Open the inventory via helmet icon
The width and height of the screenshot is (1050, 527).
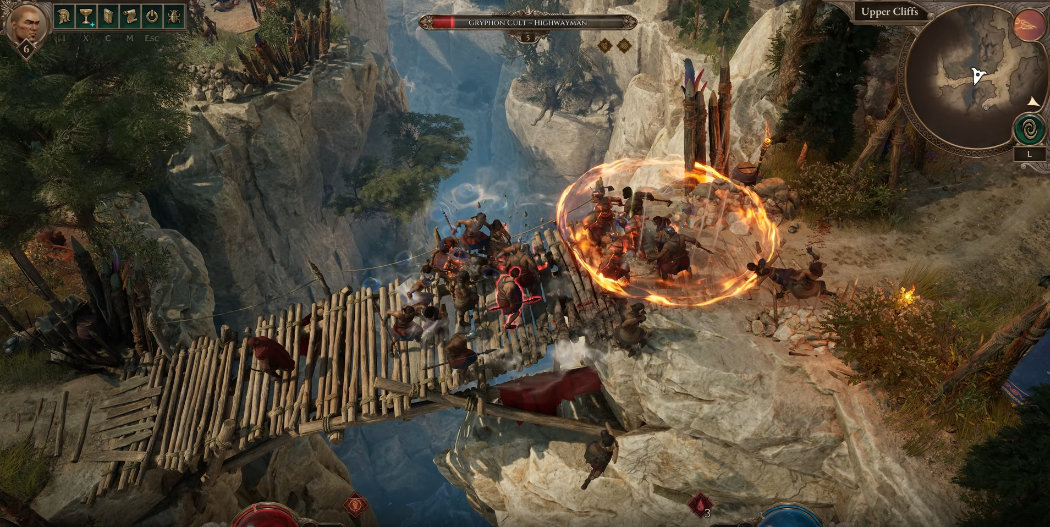coord(63,16)
